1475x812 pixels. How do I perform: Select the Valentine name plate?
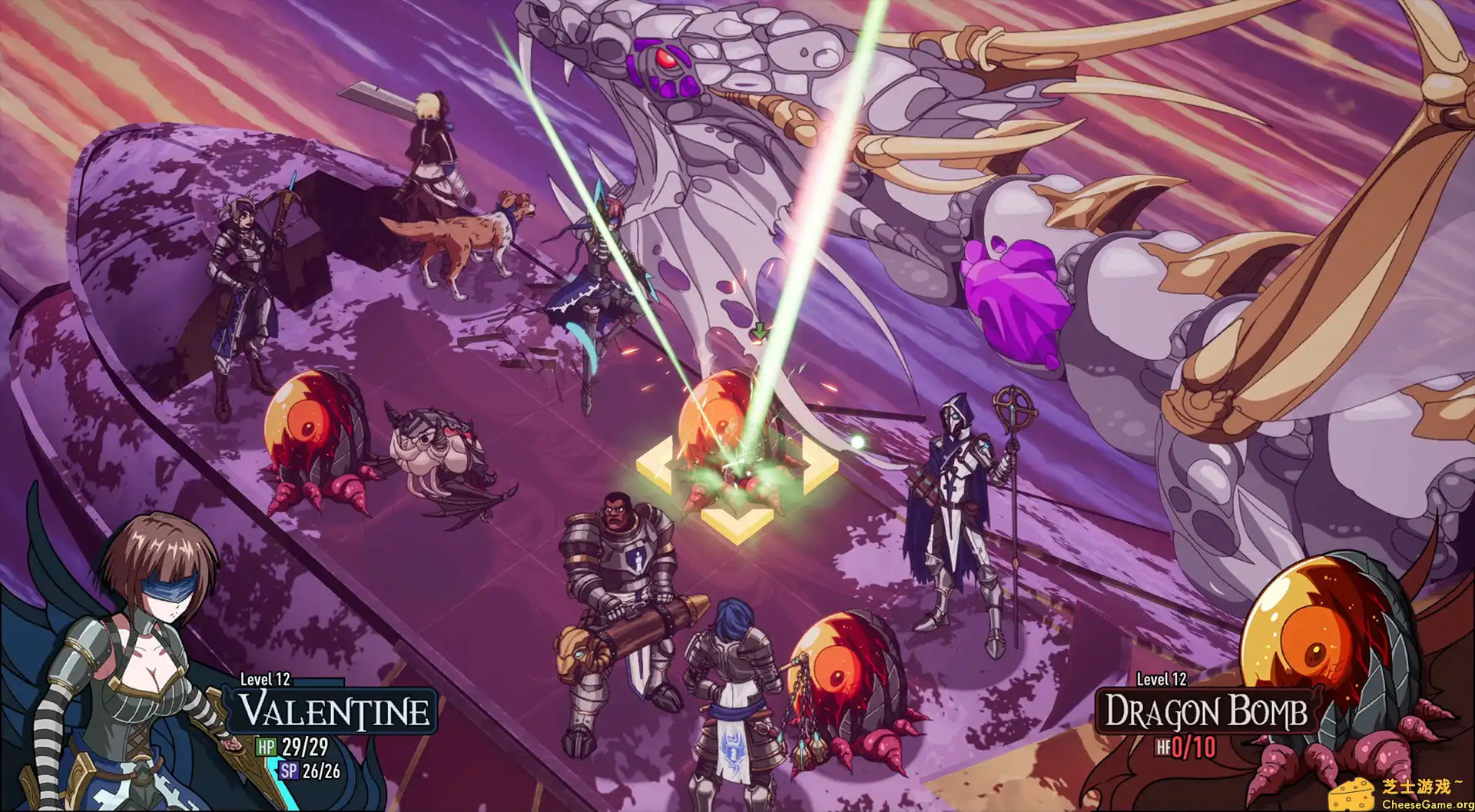335,711
